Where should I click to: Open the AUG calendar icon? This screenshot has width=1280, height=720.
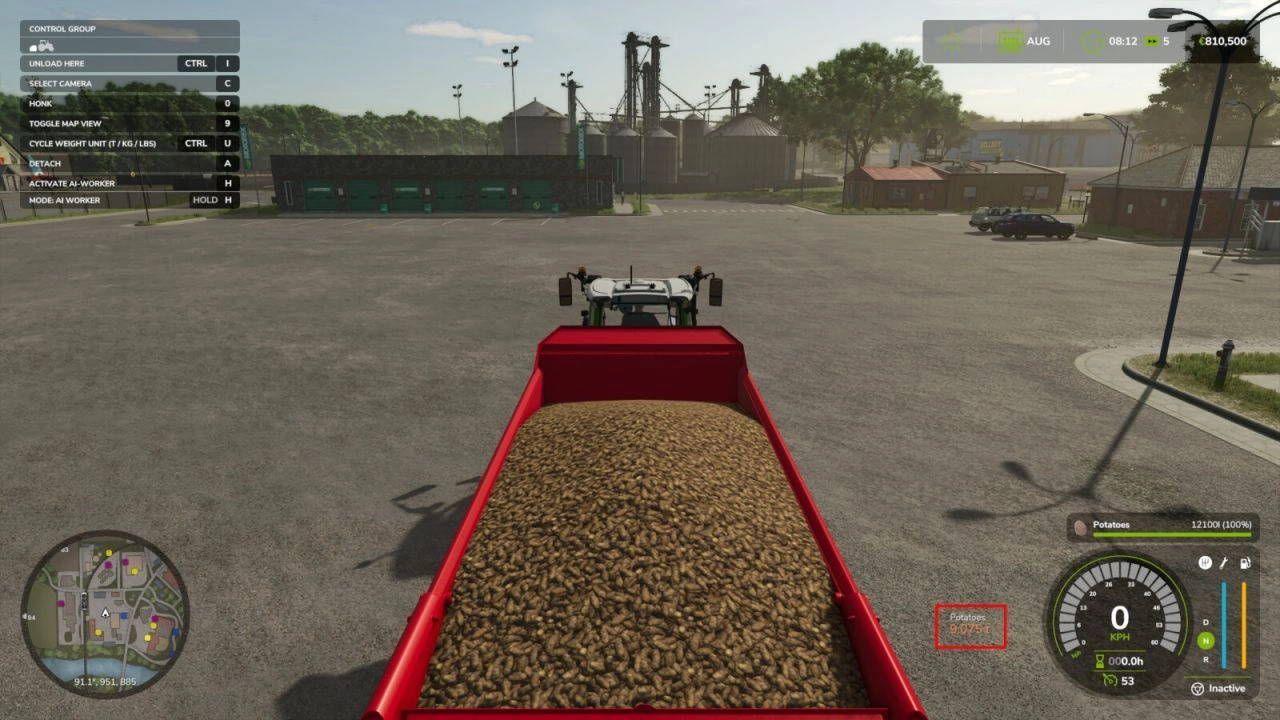[1010, 41]
